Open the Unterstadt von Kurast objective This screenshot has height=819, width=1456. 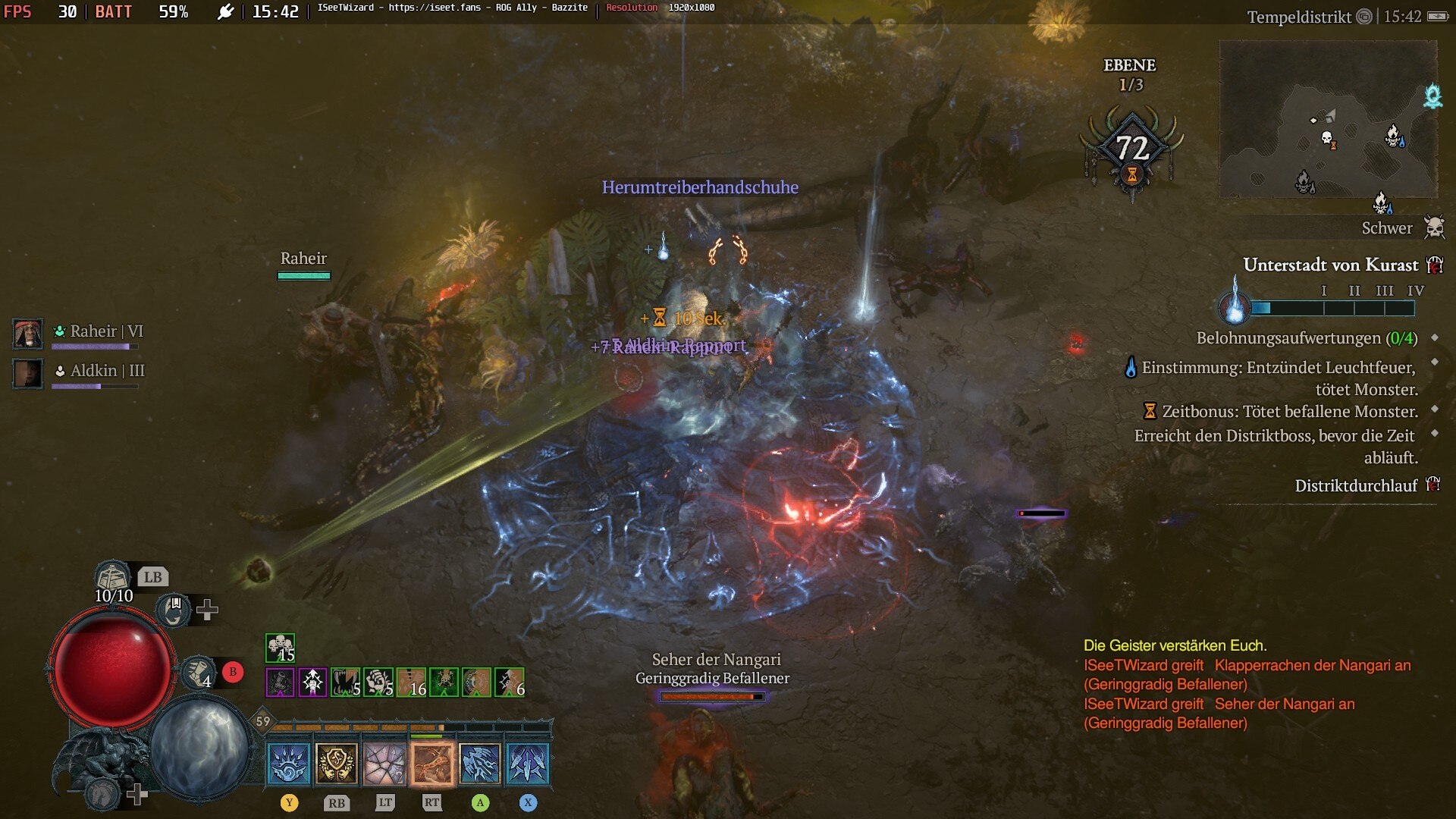click(1330, 265)
